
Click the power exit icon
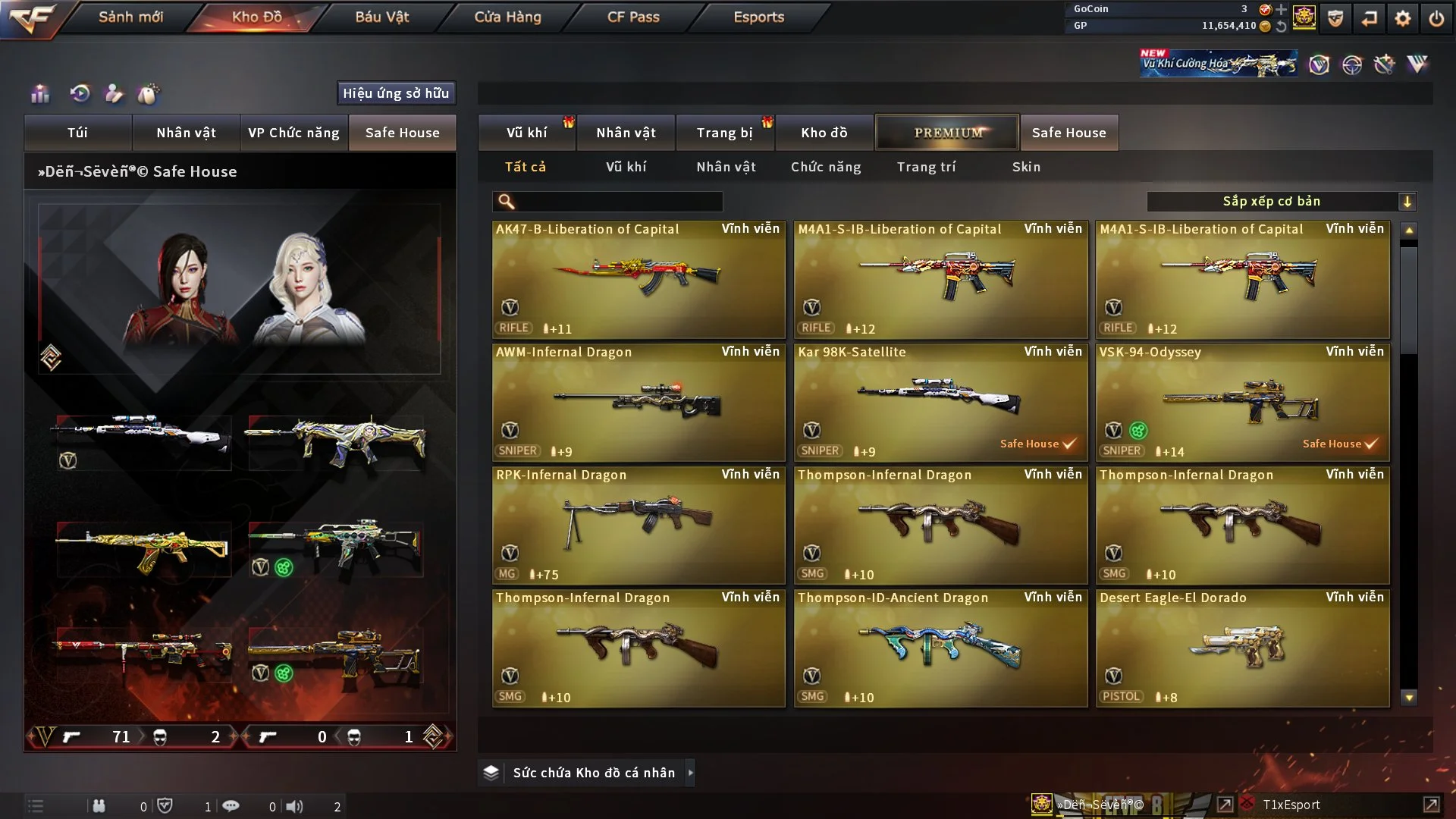click(1436, 18)
